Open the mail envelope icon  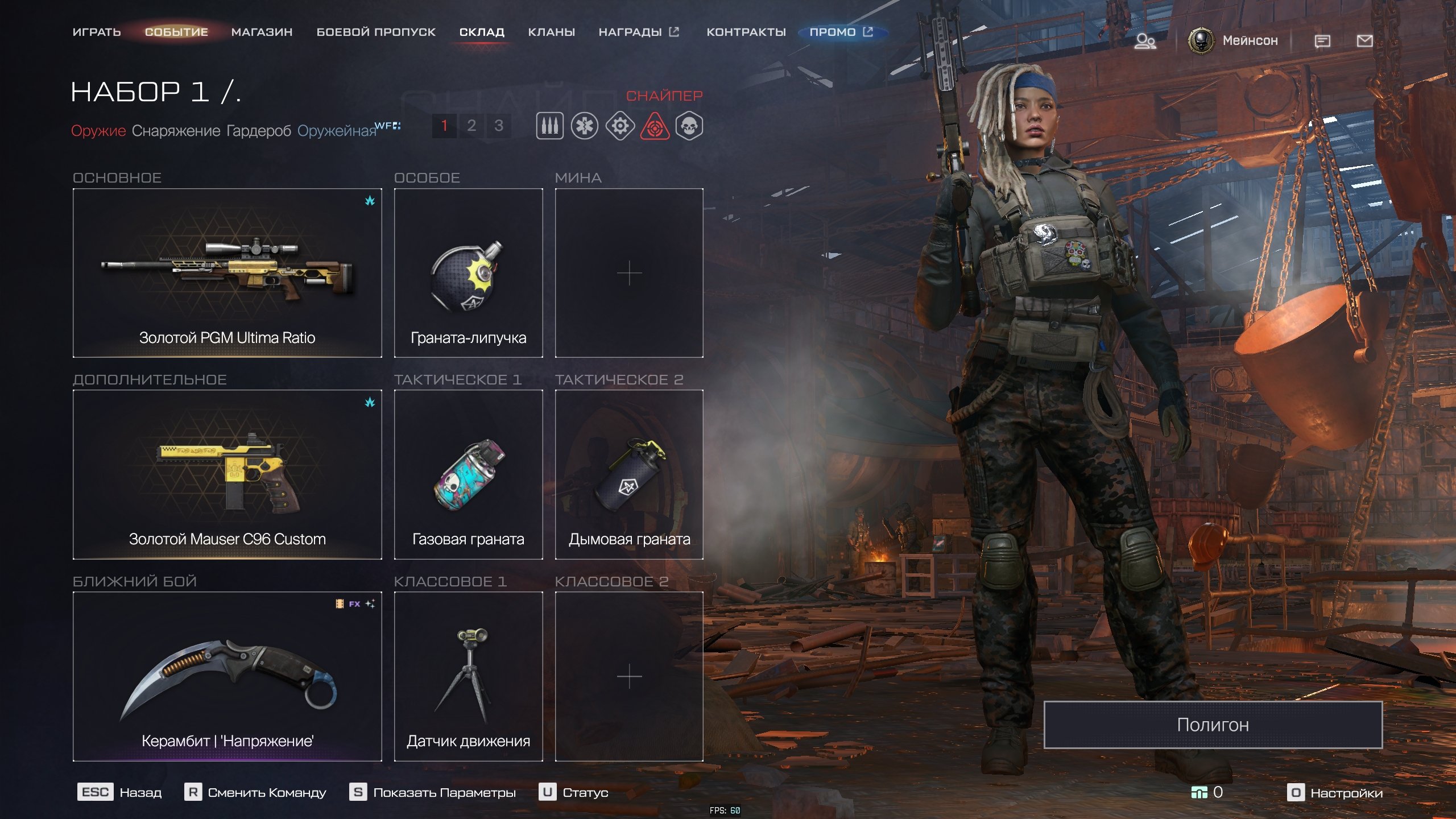click(1364, 41)
